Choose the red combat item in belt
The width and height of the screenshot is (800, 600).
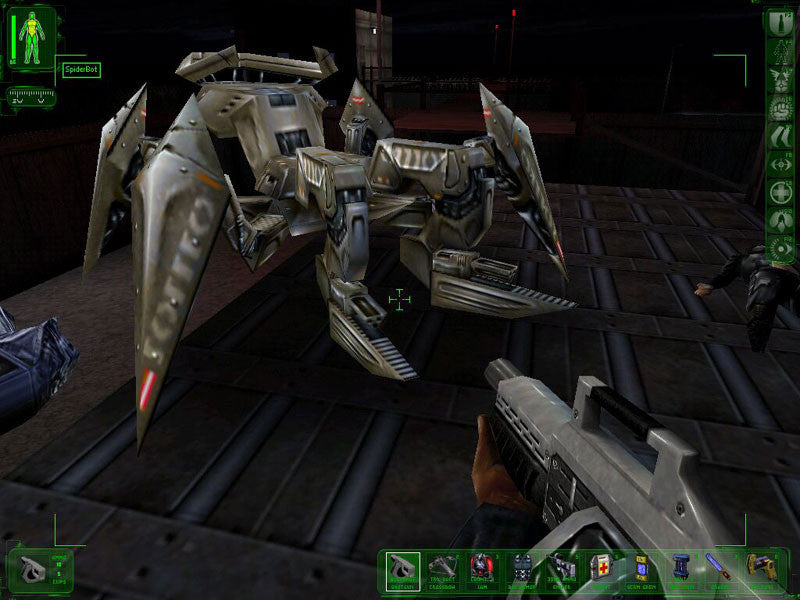pyautogui.click(x=482, y=570)
